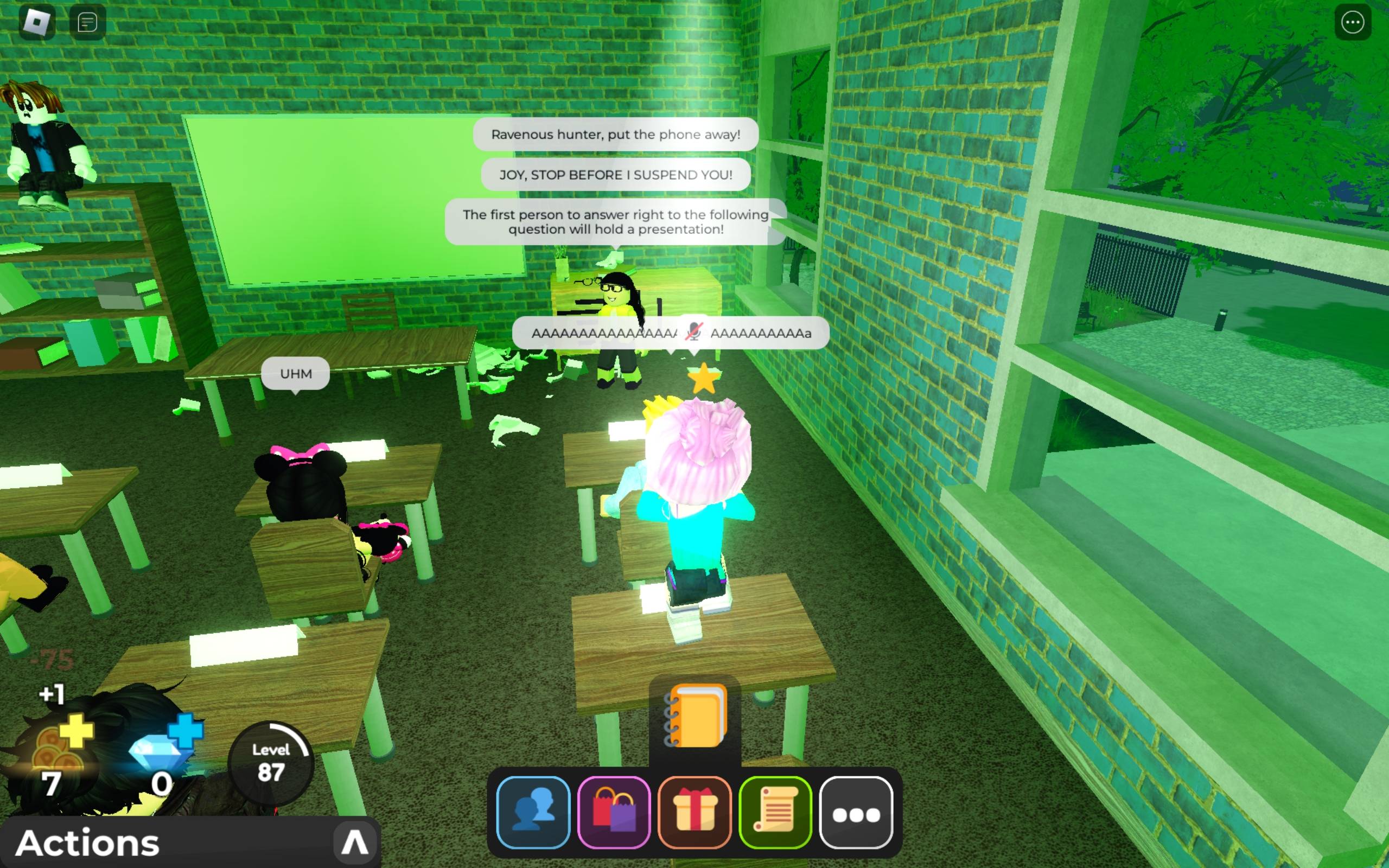Expand the Actions panel

click(x=354, y=842)
